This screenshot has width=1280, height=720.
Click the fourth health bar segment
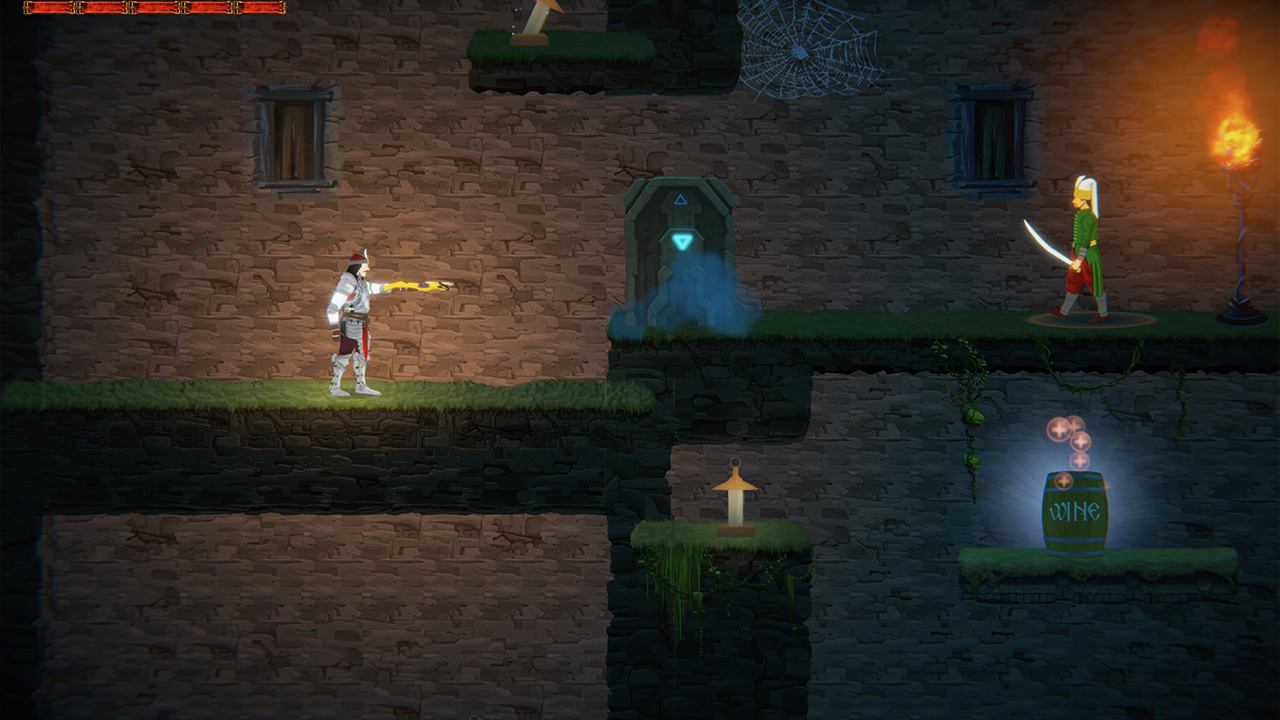208,8
